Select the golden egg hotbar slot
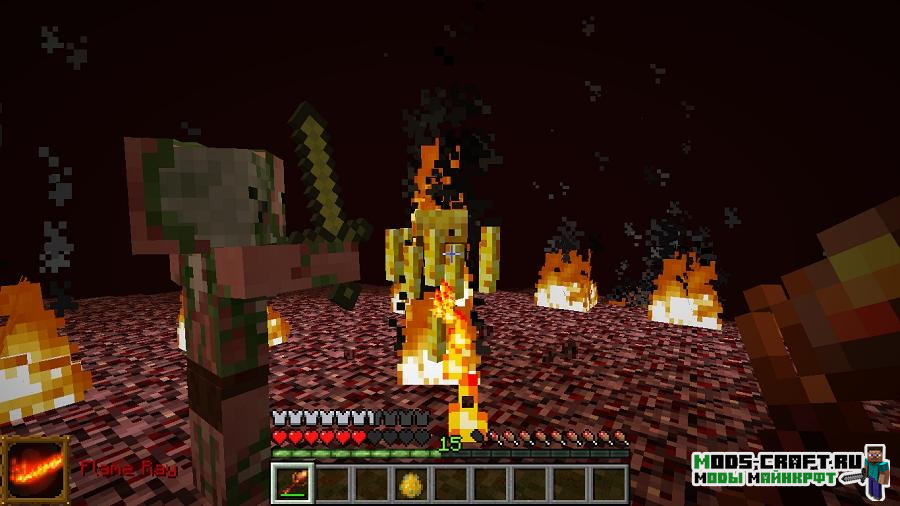The width and height of the screenshot is (900, 506). coord(411,483)
